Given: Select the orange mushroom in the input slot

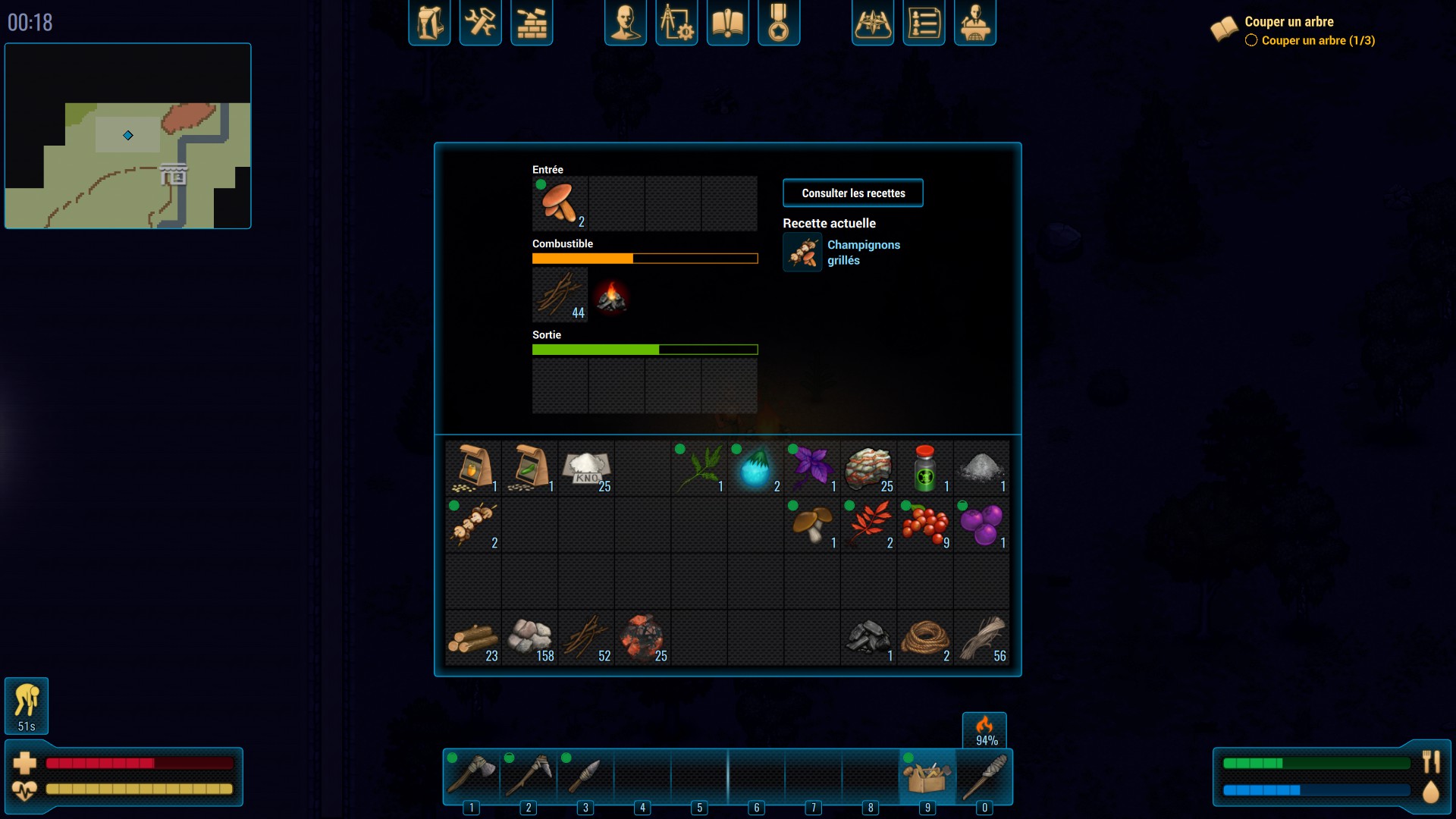Looking at the screenshot, I should tap(560, 203).
